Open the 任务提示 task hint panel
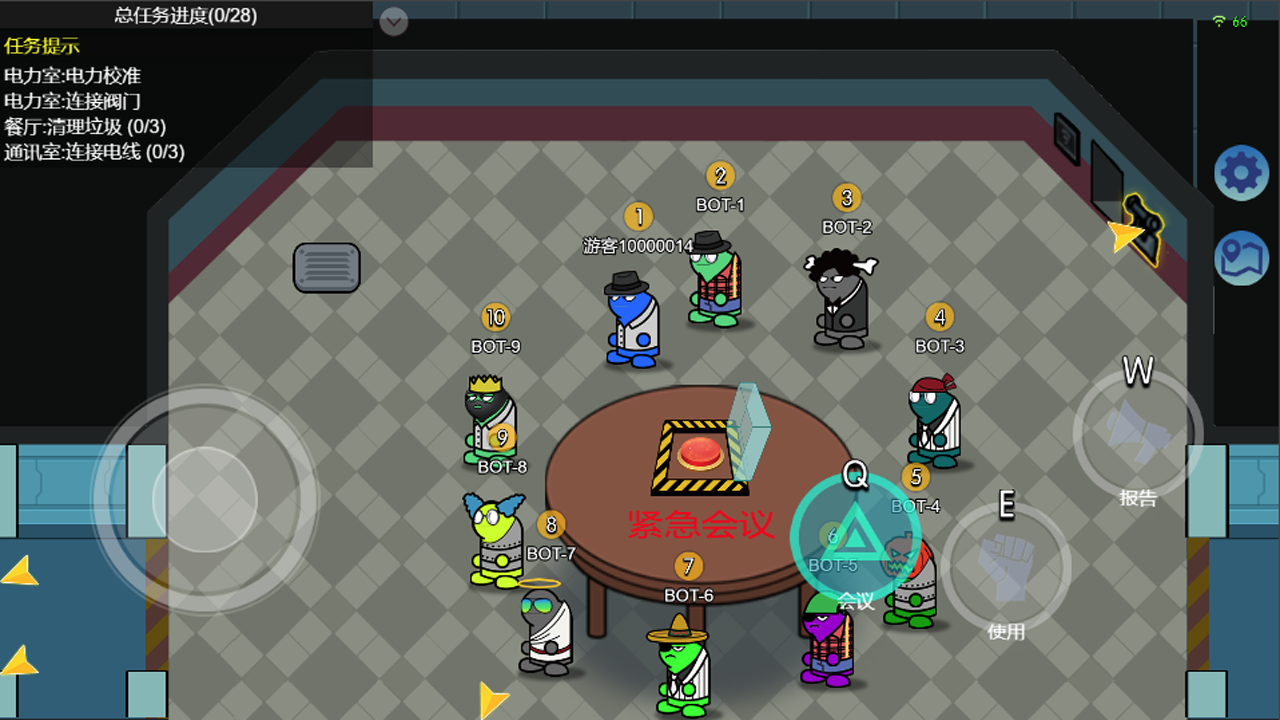This screenshot has height=720, width=1280. (42, 46)
